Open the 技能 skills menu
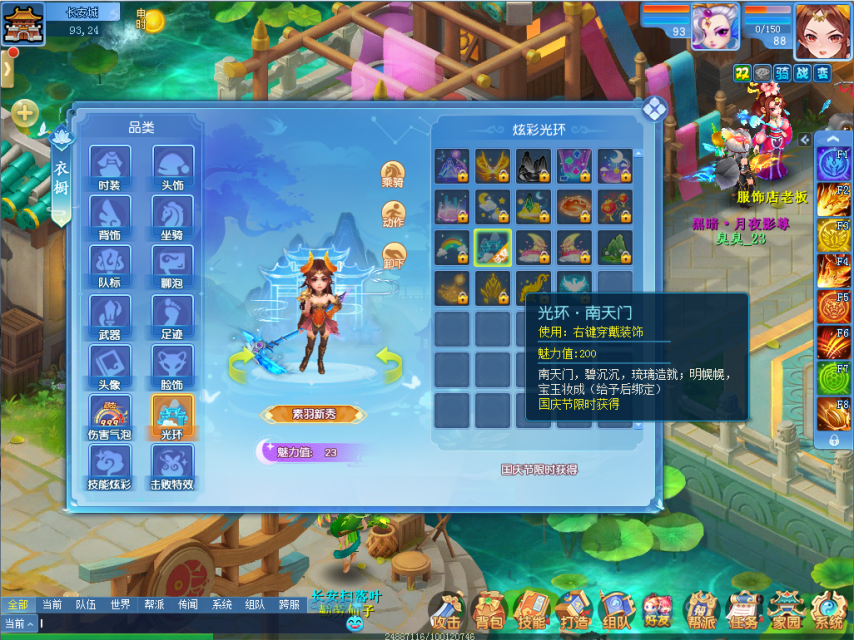 (532, 609)
